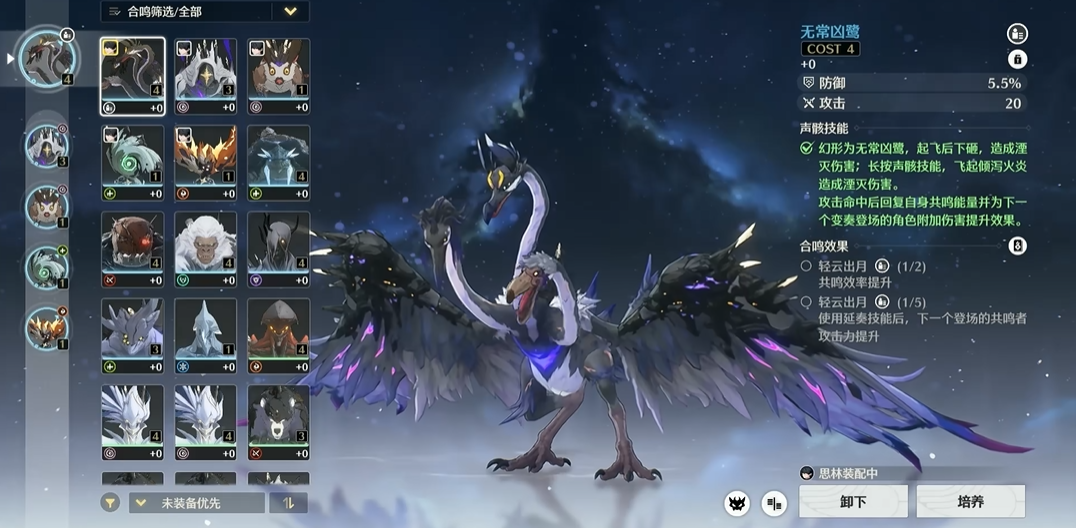Click the yellow funnel filter icon
1076x528 pixels.
click(111, 503)
